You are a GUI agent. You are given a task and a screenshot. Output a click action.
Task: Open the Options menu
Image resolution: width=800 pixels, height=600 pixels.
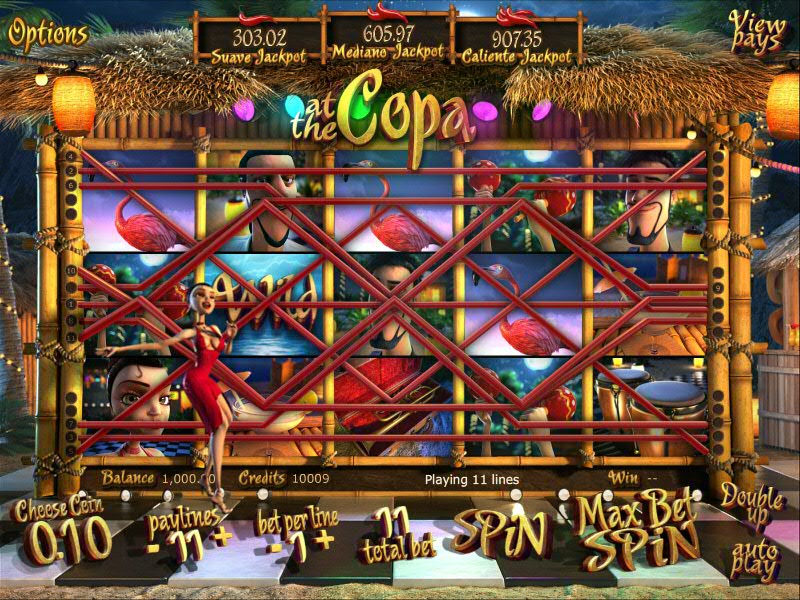48,33
